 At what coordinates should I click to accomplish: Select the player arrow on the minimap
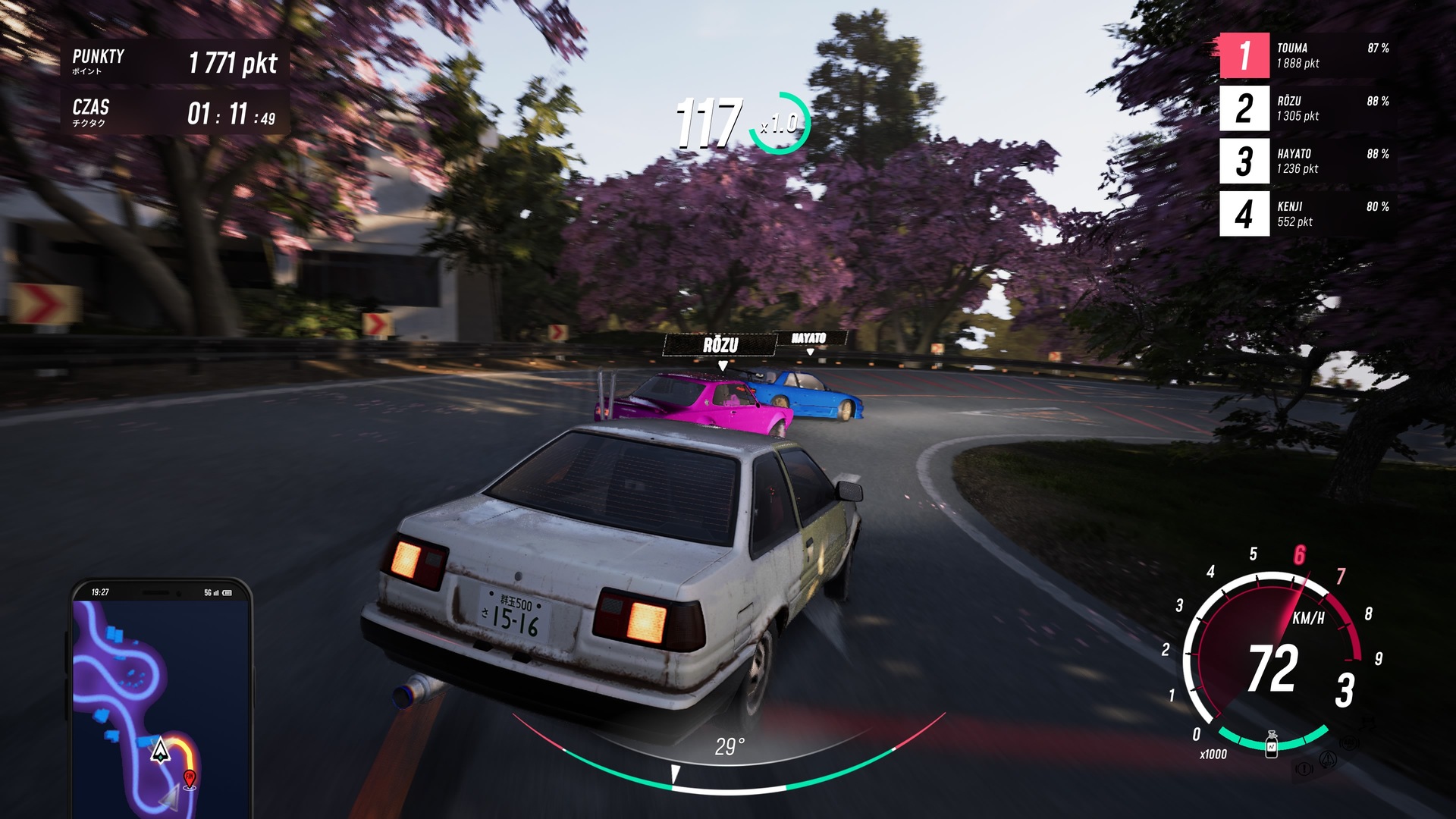(x=160, y=751)
